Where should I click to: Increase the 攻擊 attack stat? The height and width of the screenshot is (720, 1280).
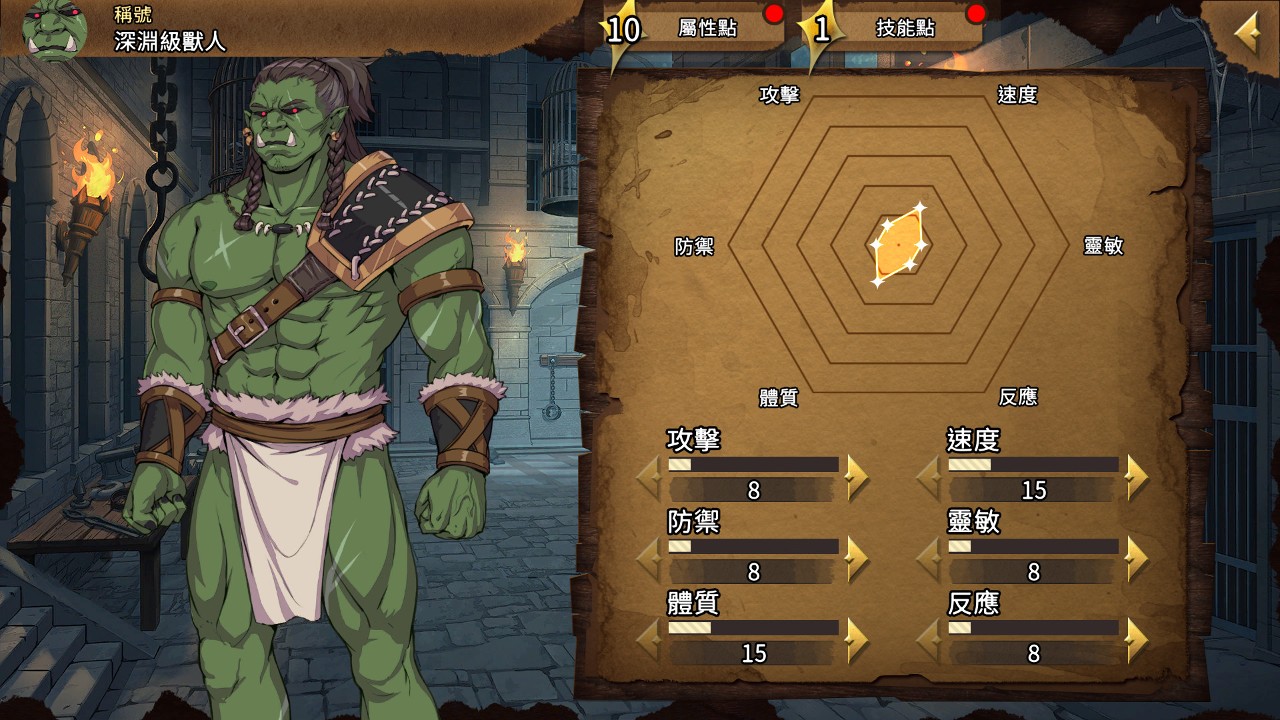(856, 477)
